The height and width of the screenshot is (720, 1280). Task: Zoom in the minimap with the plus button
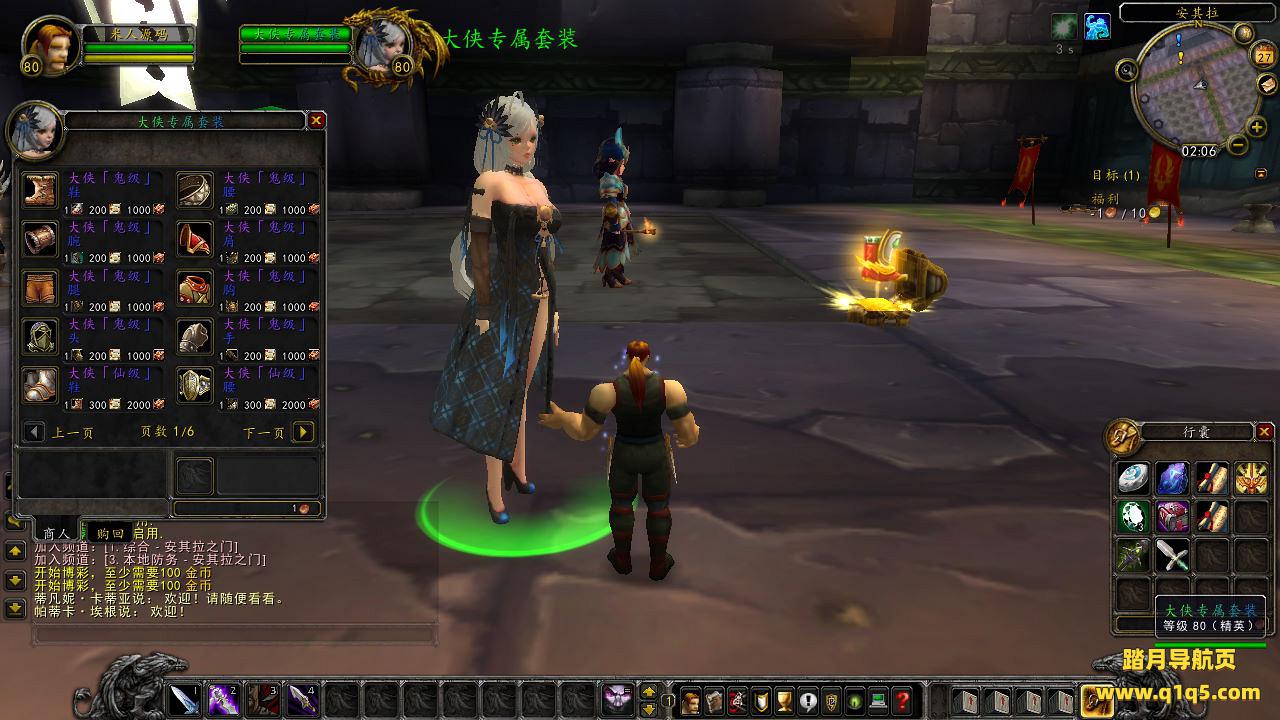[1257, 128]
